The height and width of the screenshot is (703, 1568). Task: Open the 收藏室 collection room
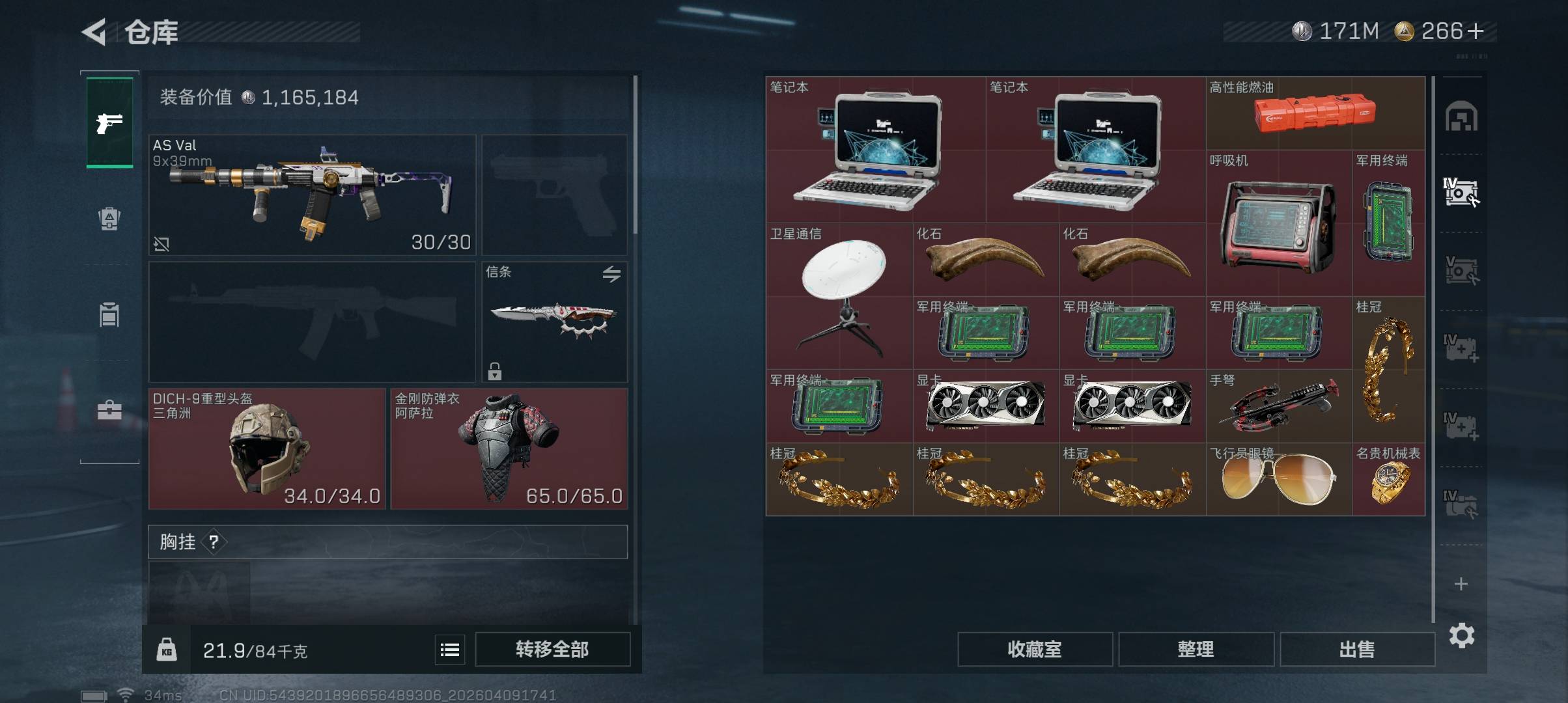click(1034, 649)
